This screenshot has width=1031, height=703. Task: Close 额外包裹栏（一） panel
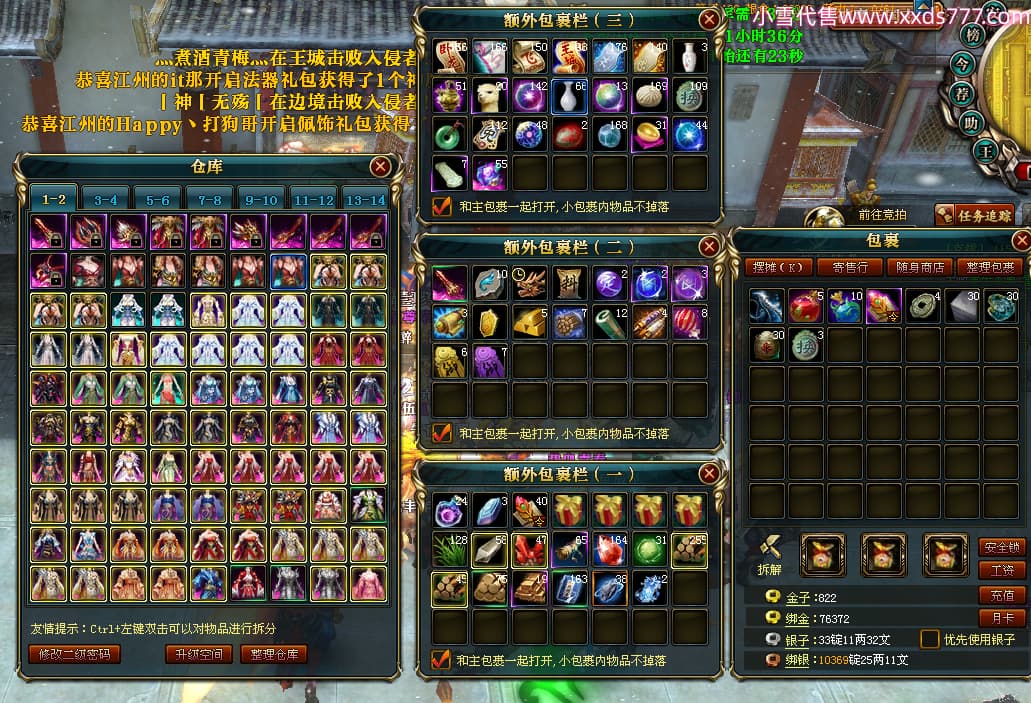pos(708,474)
